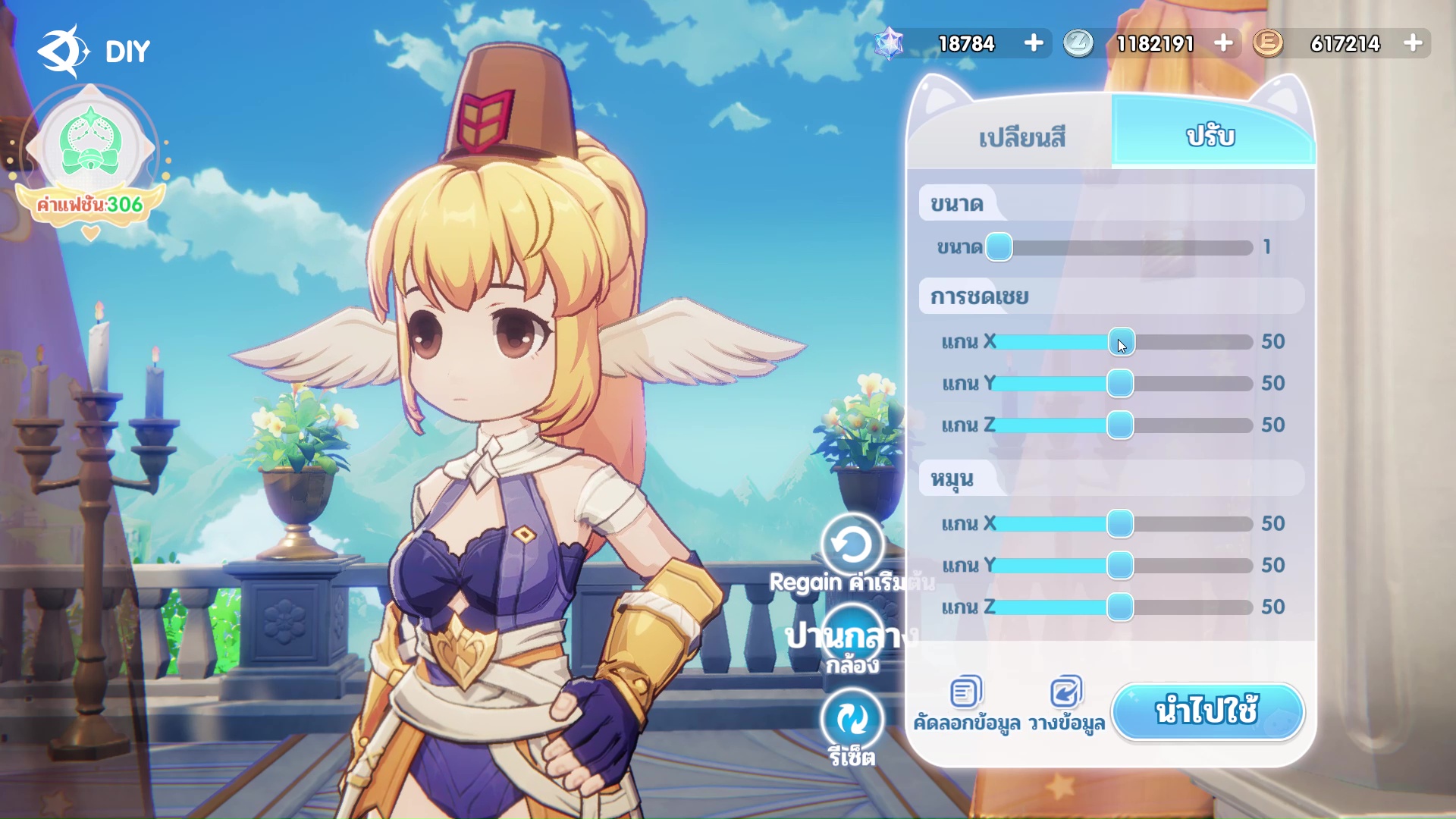Select the ปรับ adjust tab
1456x819 pixels.
click(x=1211, y=136)
